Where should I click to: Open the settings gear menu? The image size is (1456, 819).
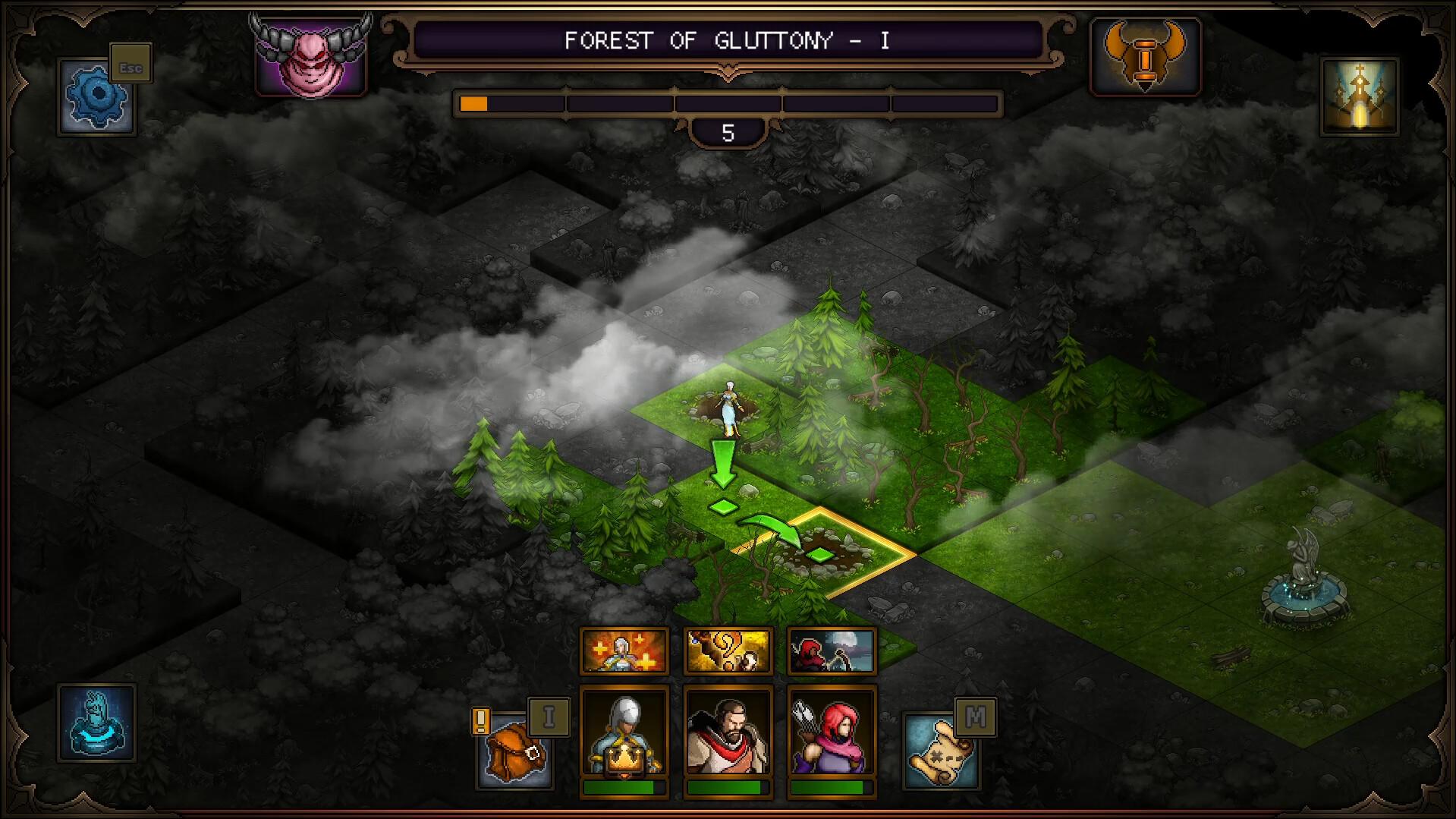point(96,96)
